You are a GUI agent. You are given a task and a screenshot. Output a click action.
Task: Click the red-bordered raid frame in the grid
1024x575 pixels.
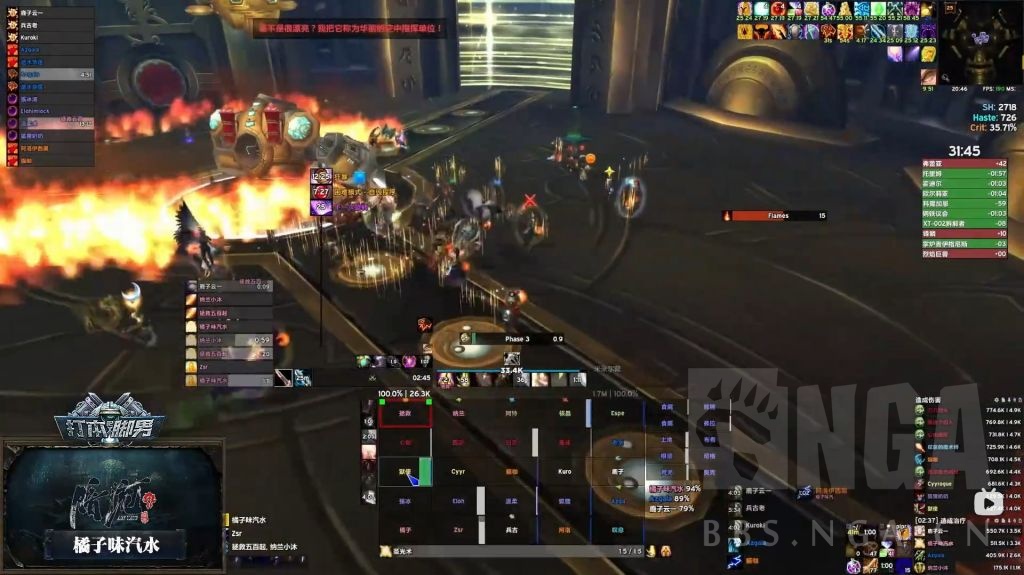(405, 411)
